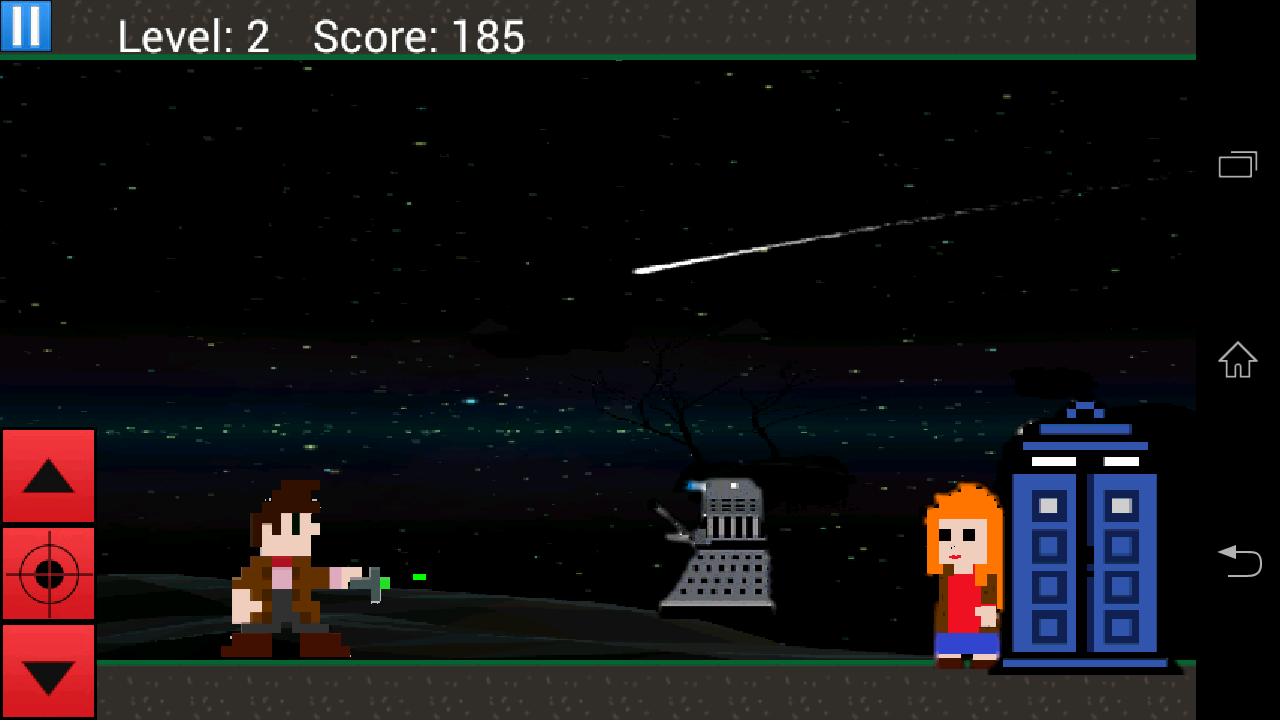Tap the TARDIS lamp at its top
This screenshot has width=1280, height=720.
[x=1085, y=405]
